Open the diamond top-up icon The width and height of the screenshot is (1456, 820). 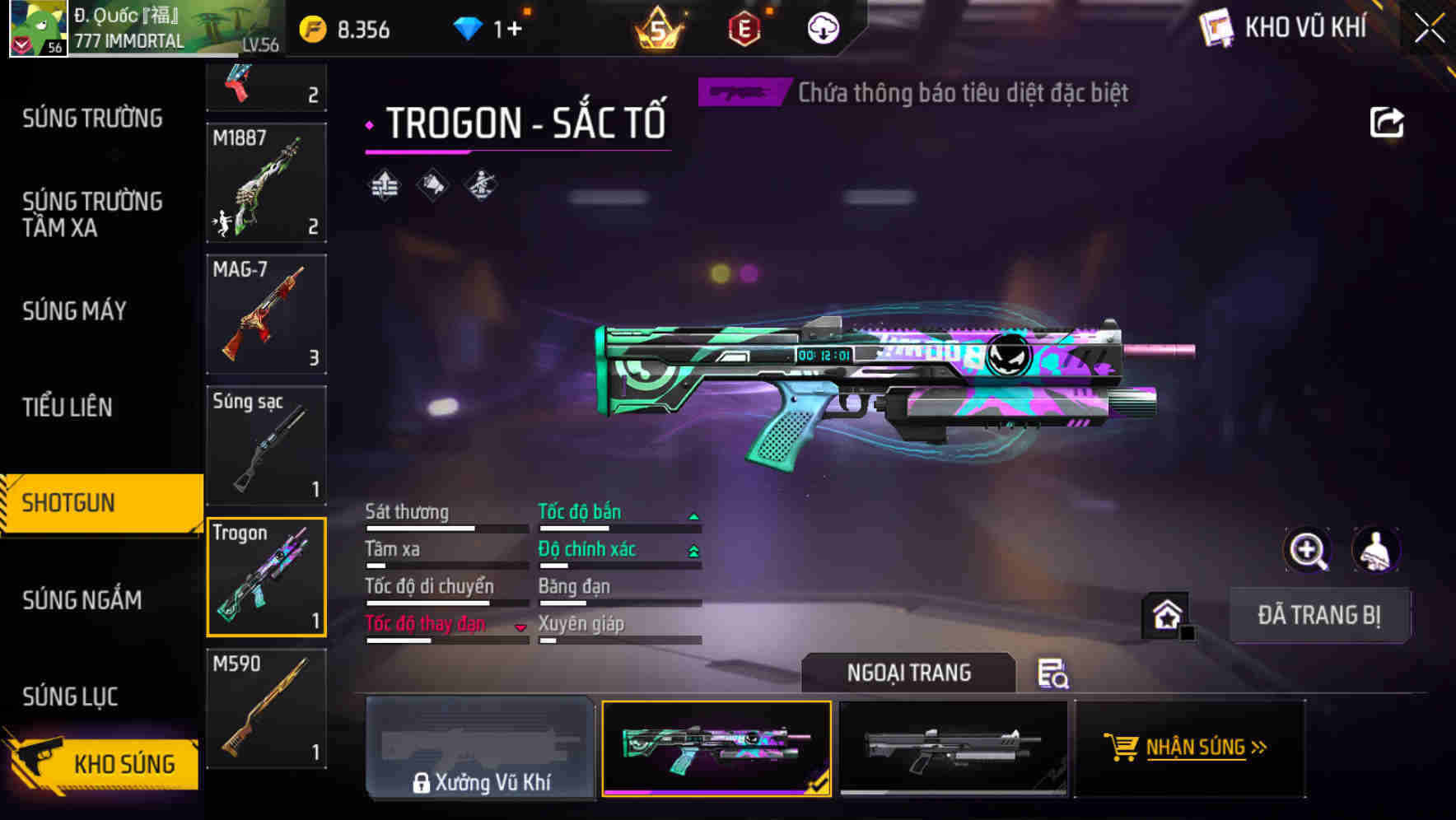[x=469, y=27]
